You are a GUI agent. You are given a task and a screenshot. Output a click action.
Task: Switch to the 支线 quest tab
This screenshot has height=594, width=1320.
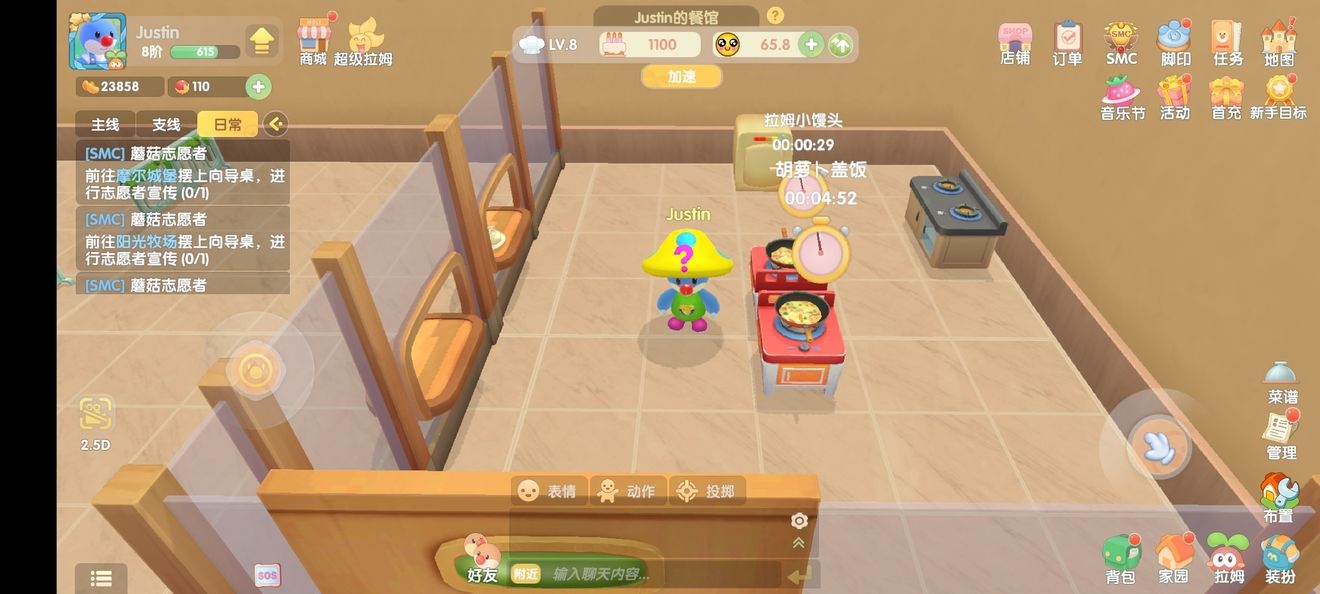(x=166, y=124)
